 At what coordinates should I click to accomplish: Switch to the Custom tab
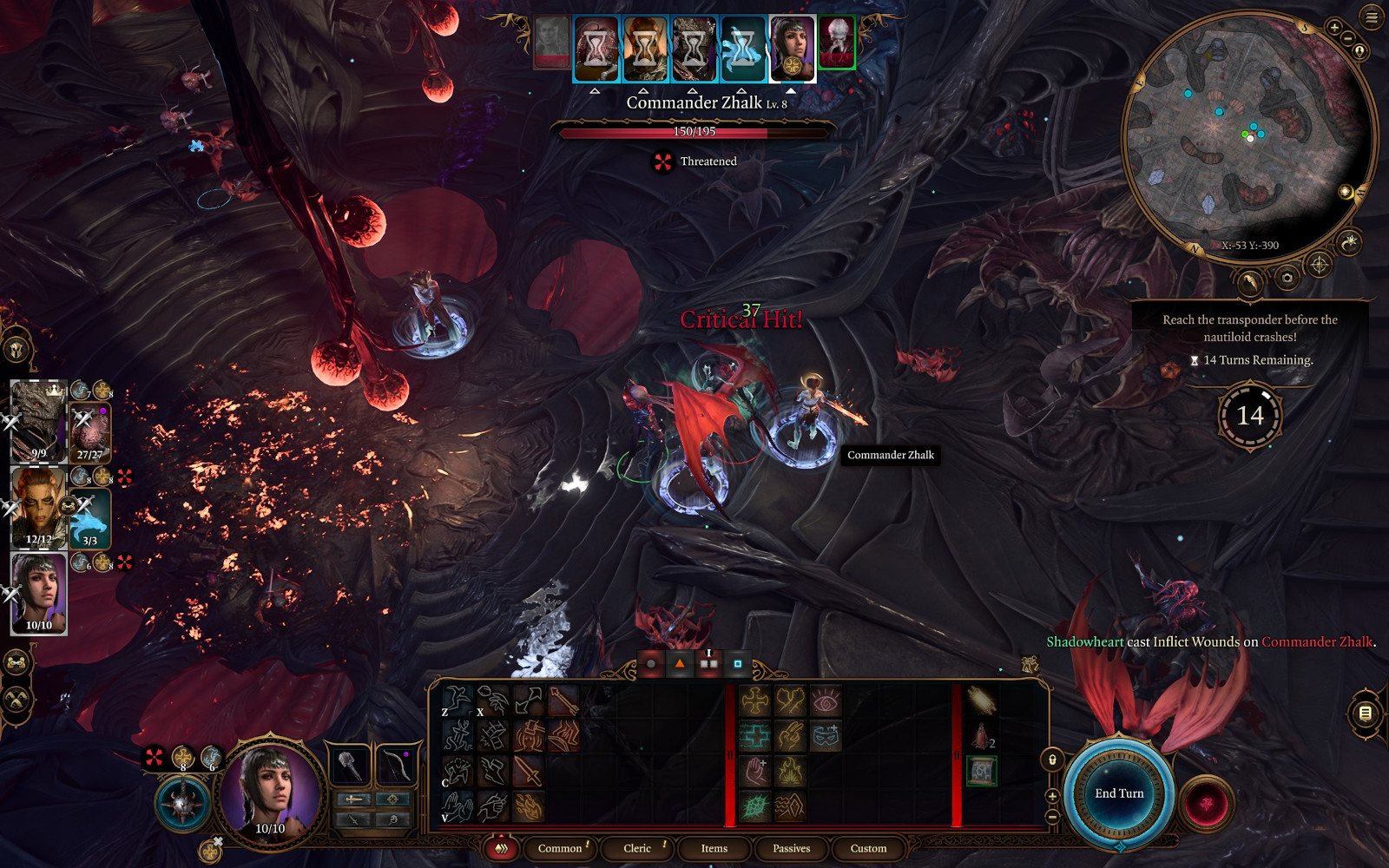tap(868, 848)
